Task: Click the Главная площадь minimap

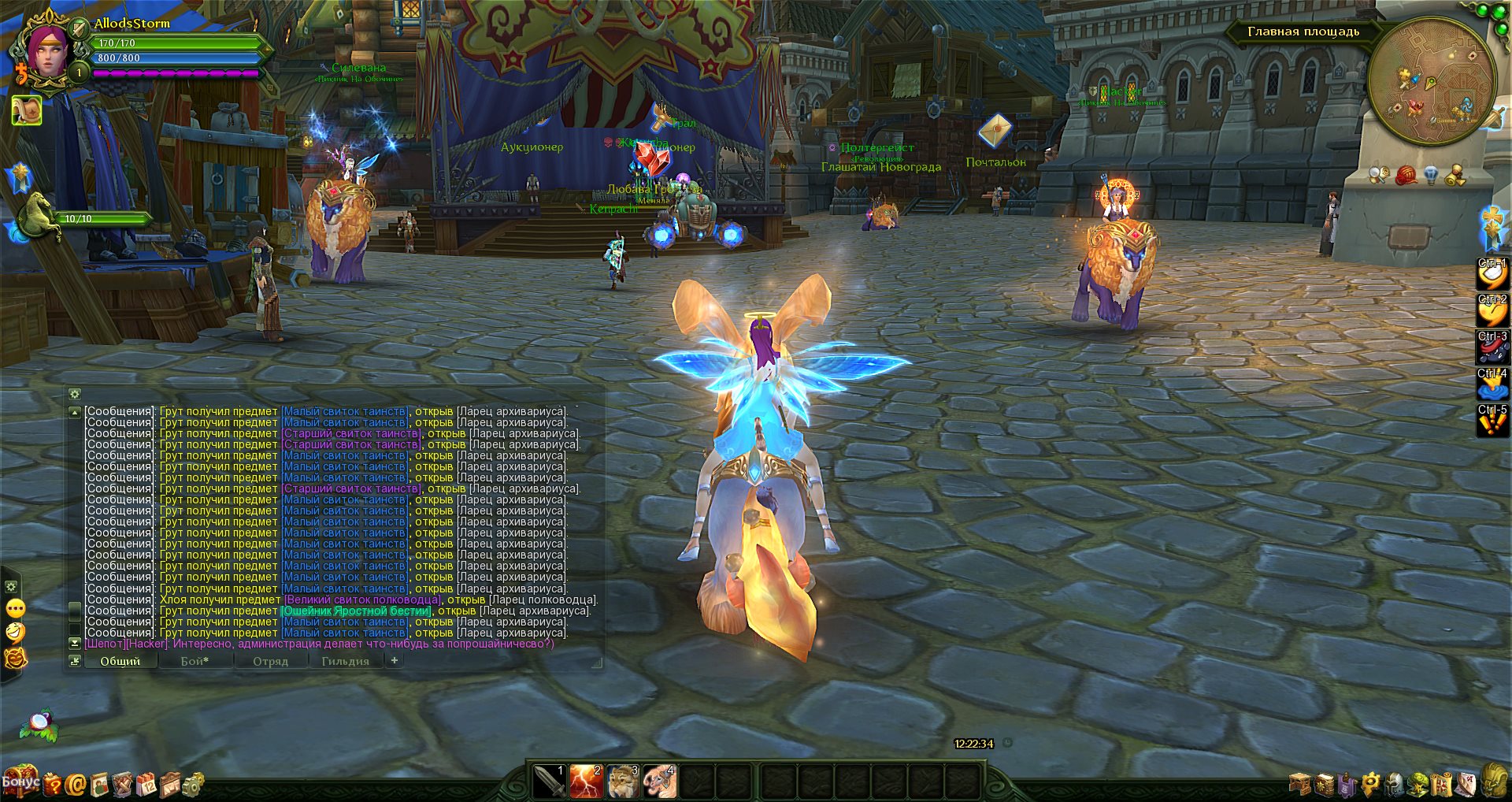Action: 1432,81
